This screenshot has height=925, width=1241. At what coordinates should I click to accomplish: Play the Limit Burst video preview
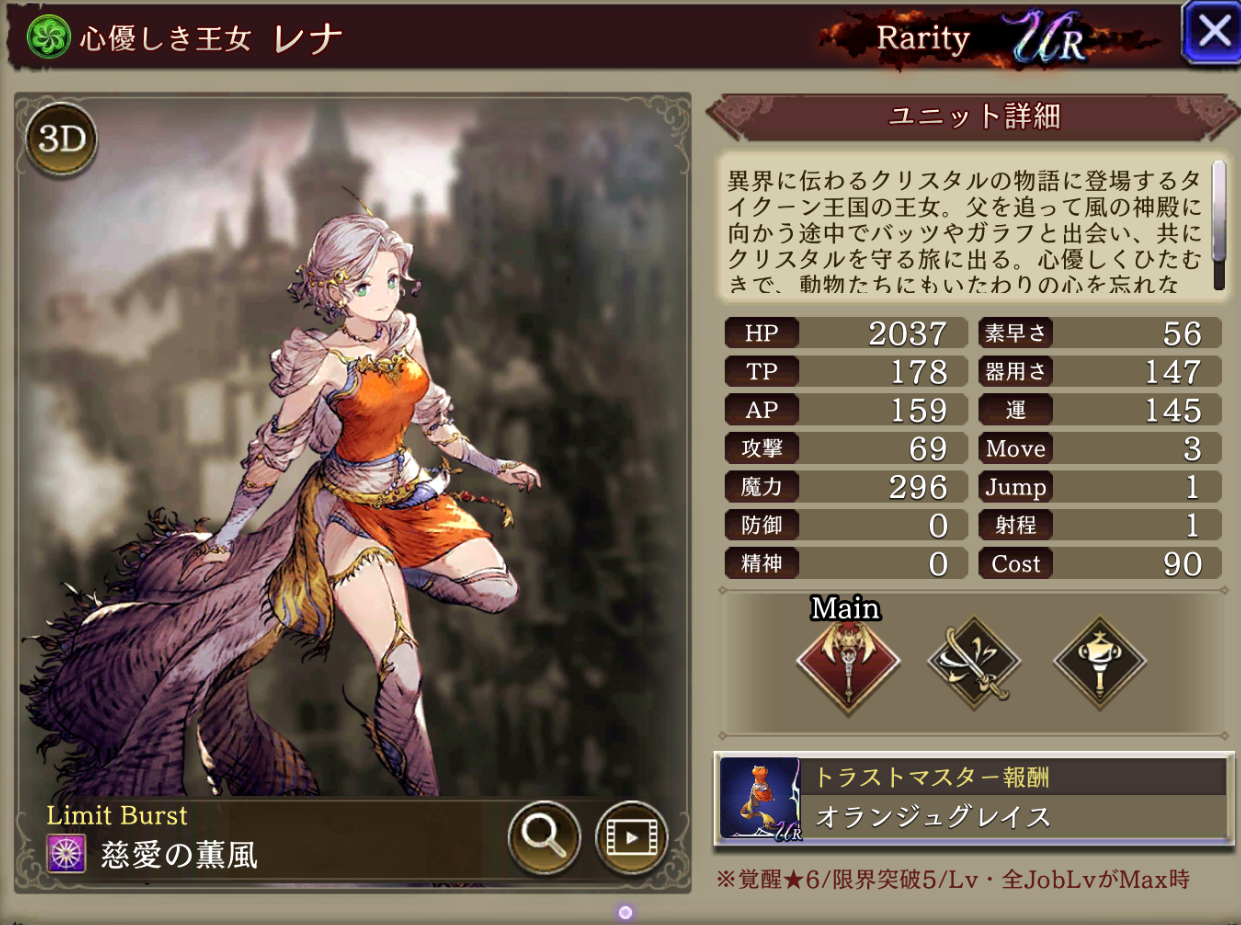(x=631, y=836)
